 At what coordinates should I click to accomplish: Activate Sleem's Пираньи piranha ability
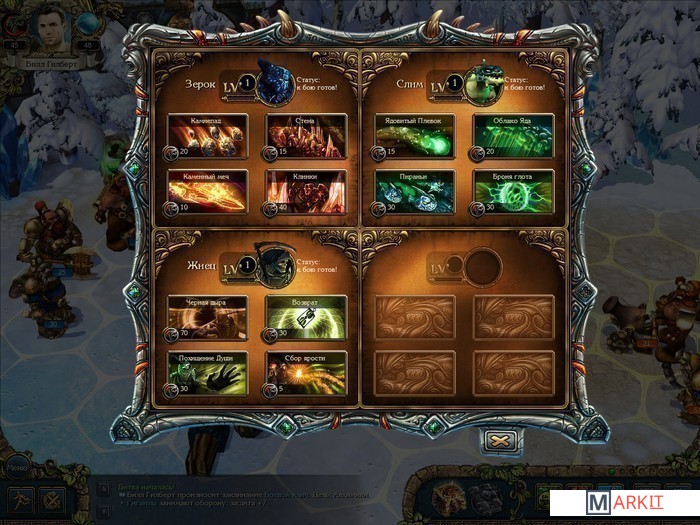click(x=414, y=191)
